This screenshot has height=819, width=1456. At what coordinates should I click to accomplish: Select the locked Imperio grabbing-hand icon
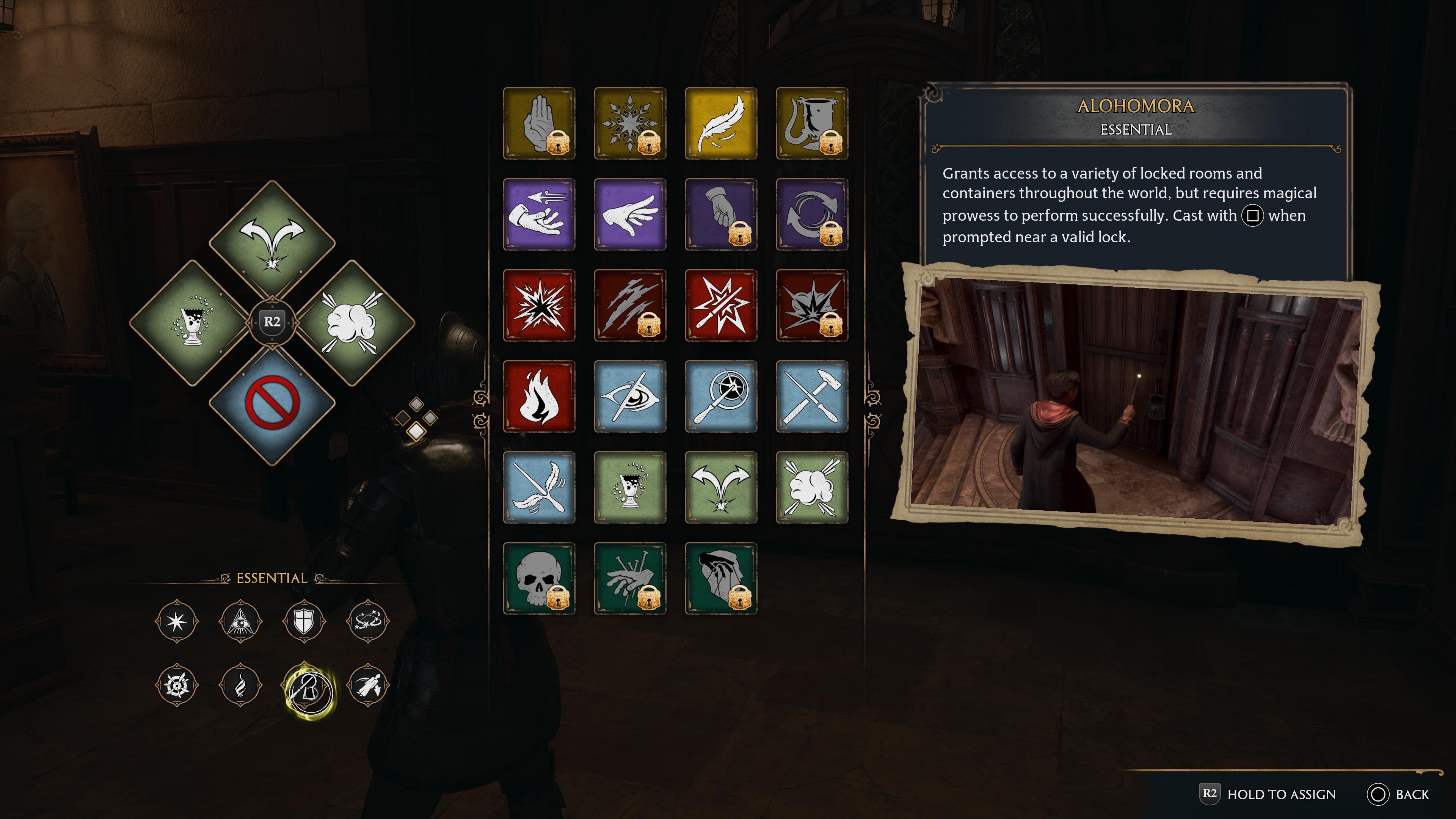[x=721, y=578]
